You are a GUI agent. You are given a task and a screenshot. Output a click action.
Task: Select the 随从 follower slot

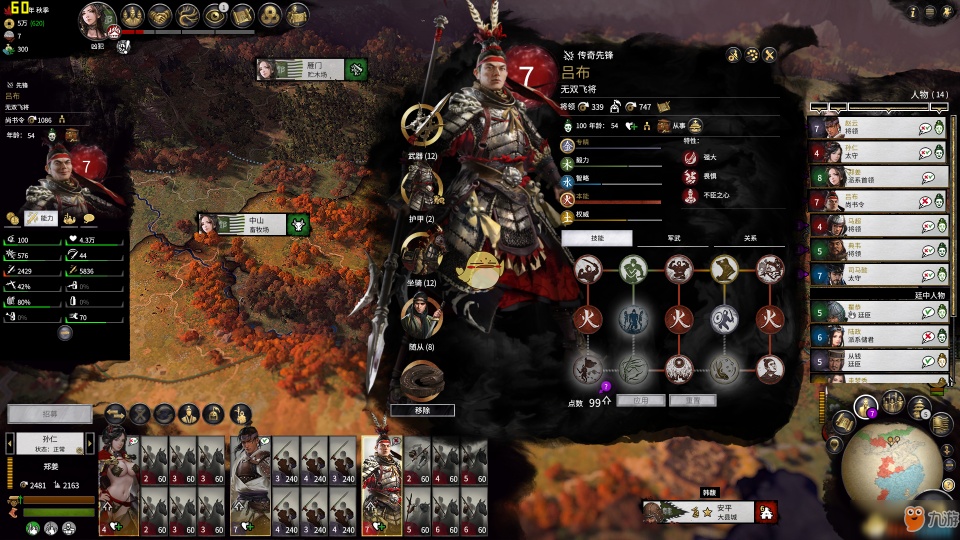[x=422, y=316]
